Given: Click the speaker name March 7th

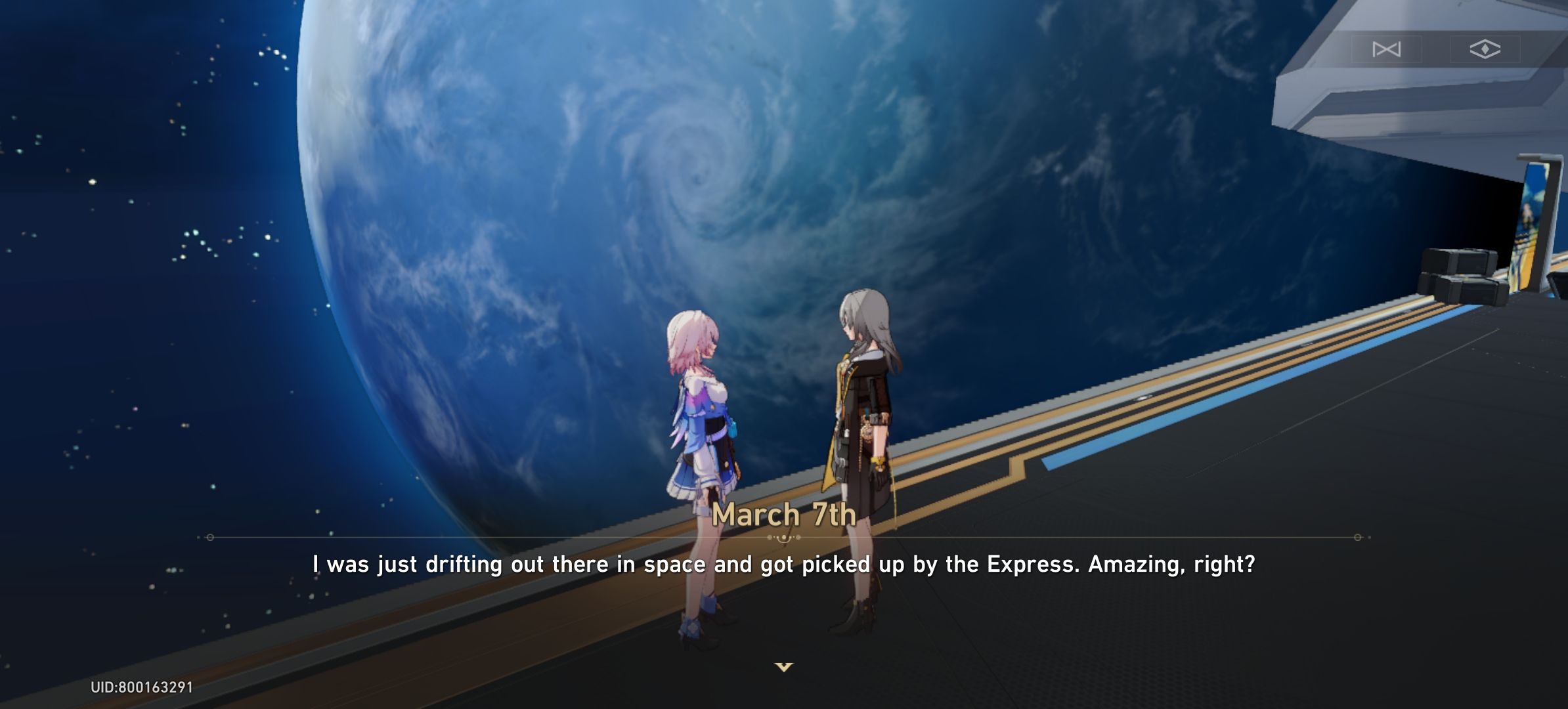Looking at the screenshot, I should pyautogui.click(x=784, y=516).
